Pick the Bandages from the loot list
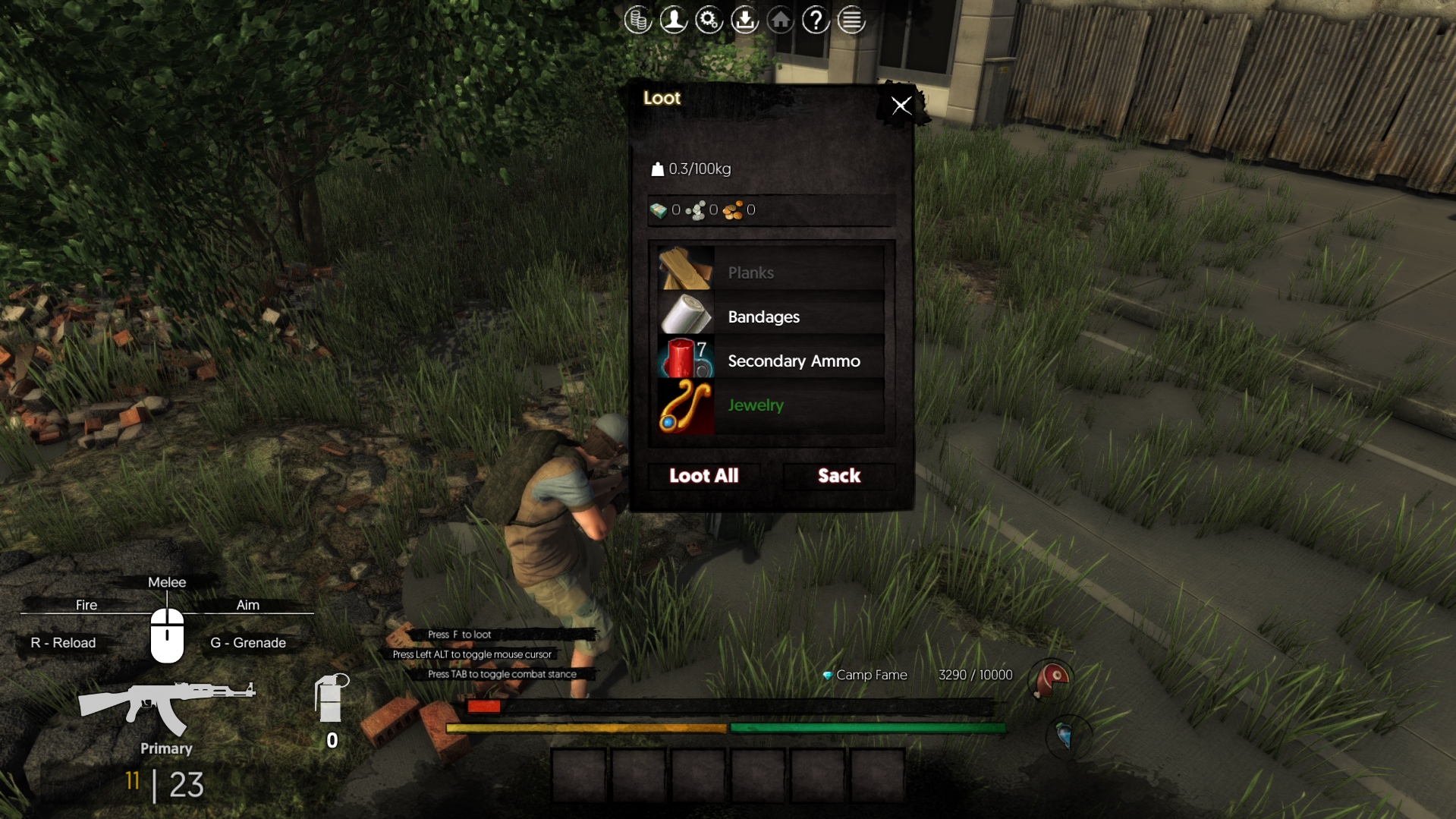 tap(771, 317)
